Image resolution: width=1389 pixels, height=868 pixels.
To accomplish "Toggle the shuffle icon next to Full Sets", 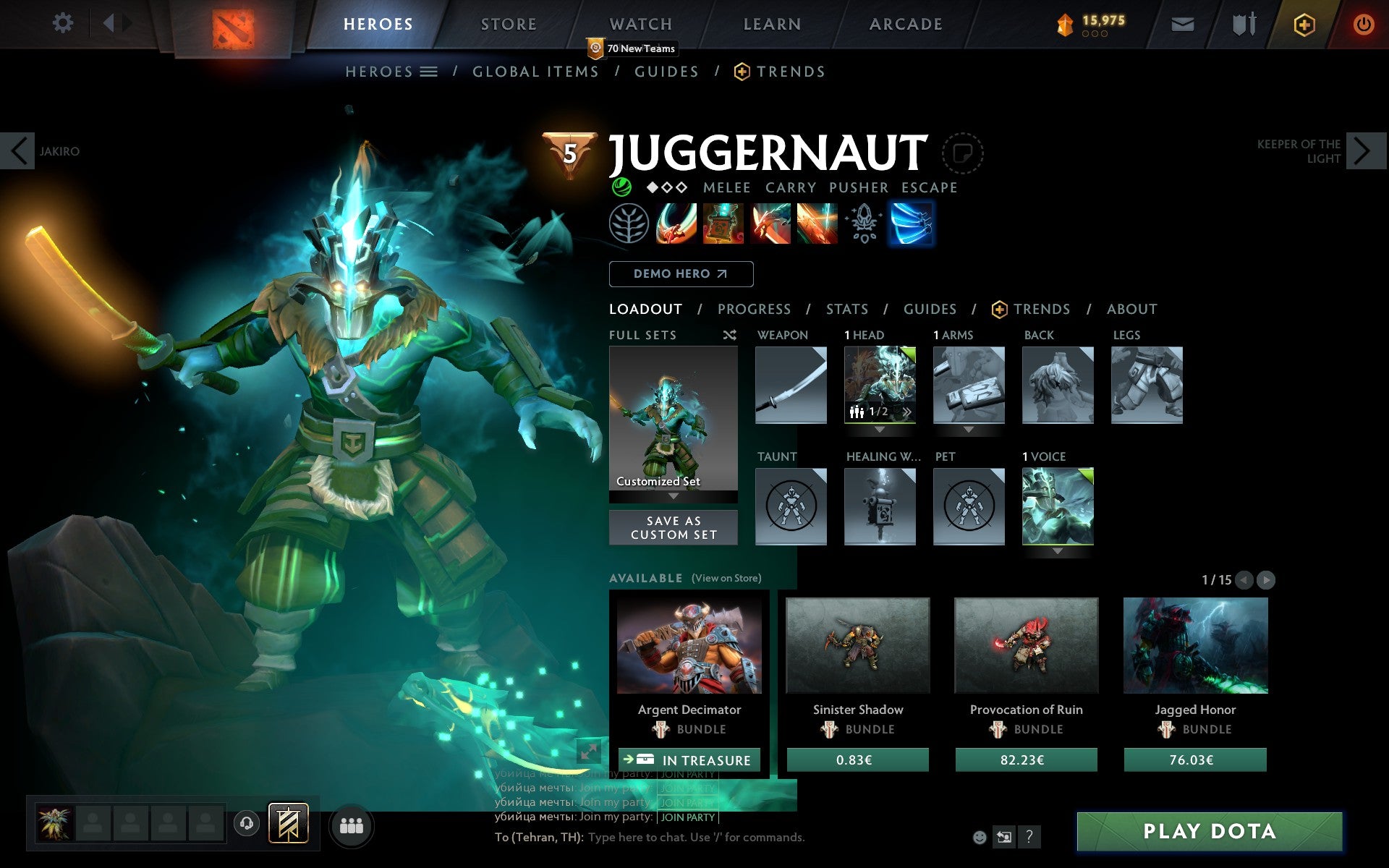I will [729, 335].
